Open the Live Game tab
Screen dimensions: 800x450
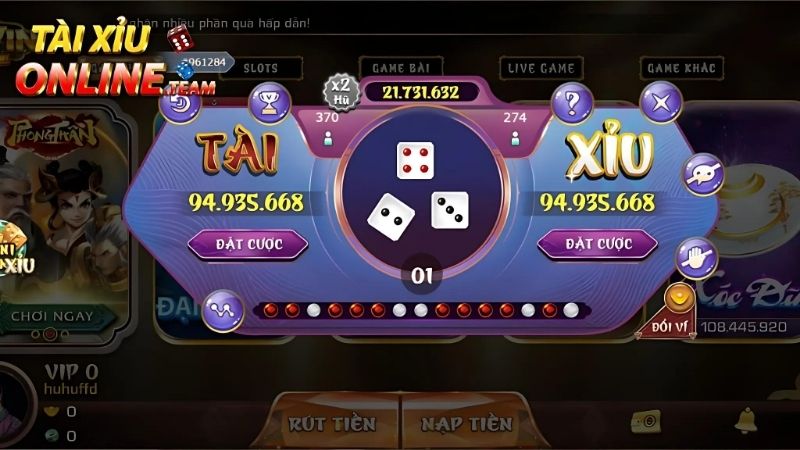point(541,68)
